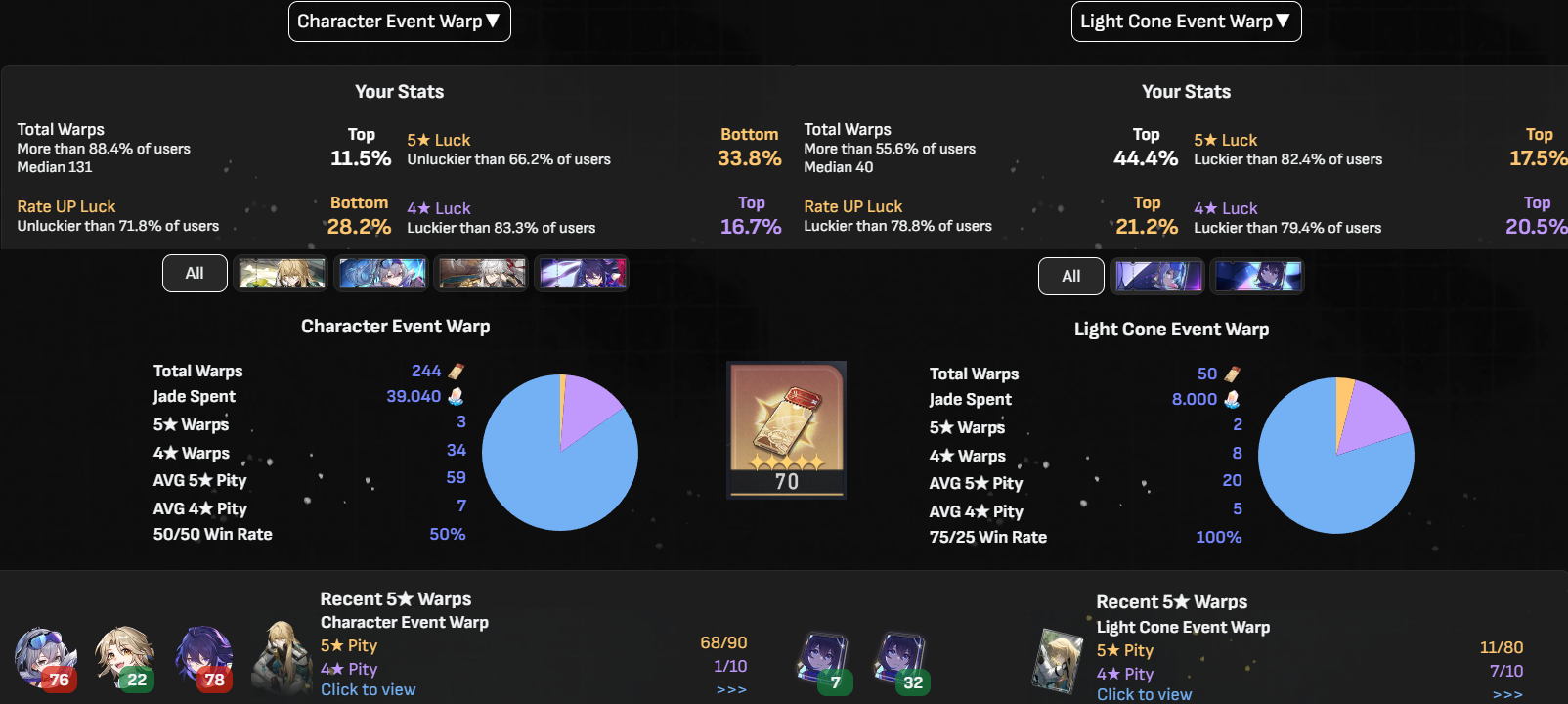Open the first Light Cone banner filter
Screen dimensions: 1568x704
point(1157,275)
